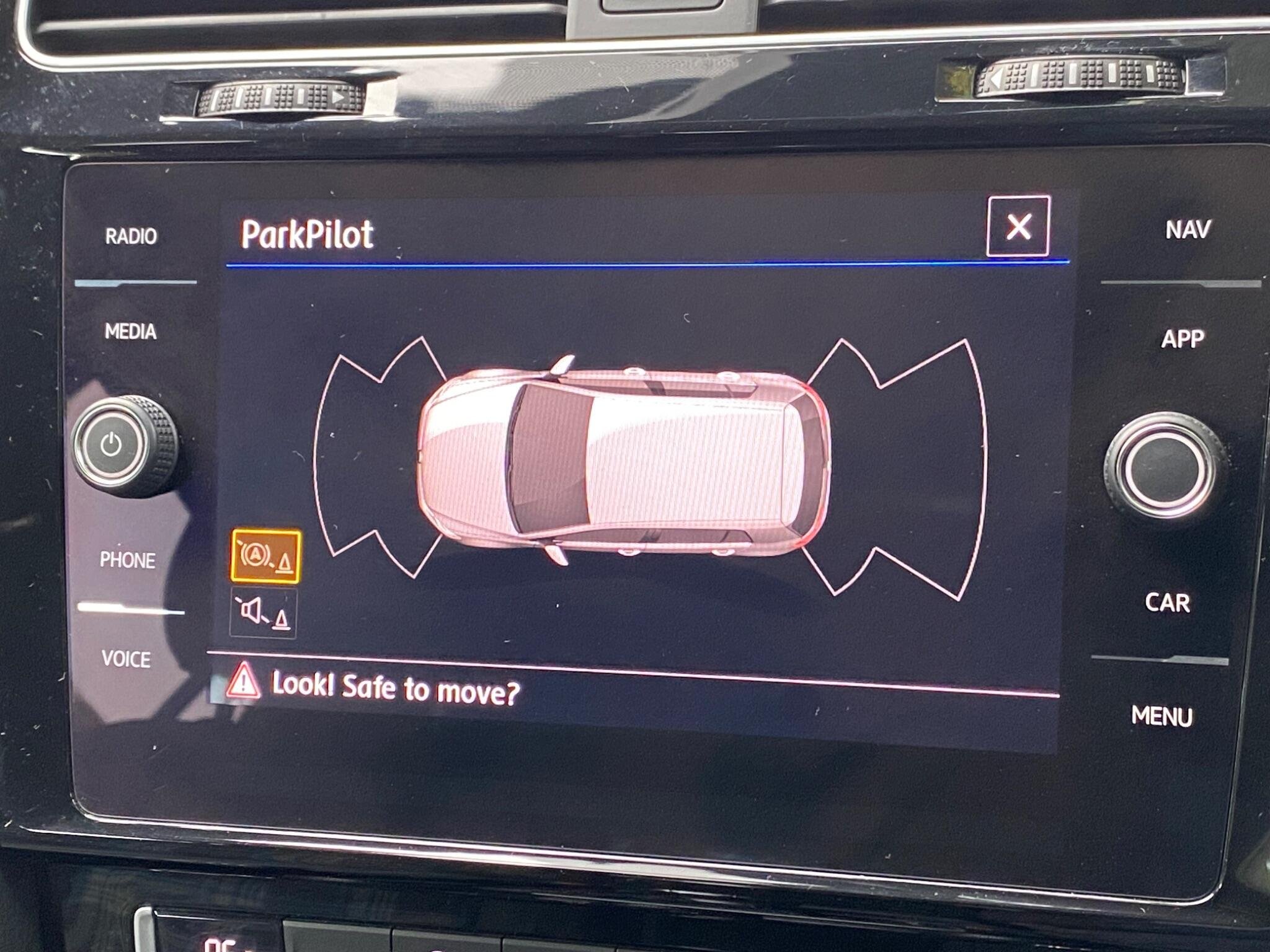Open the PHONE menu
Image resolution: width=1270 pixels, height=952 pixels.
click(x=128, y=560)
